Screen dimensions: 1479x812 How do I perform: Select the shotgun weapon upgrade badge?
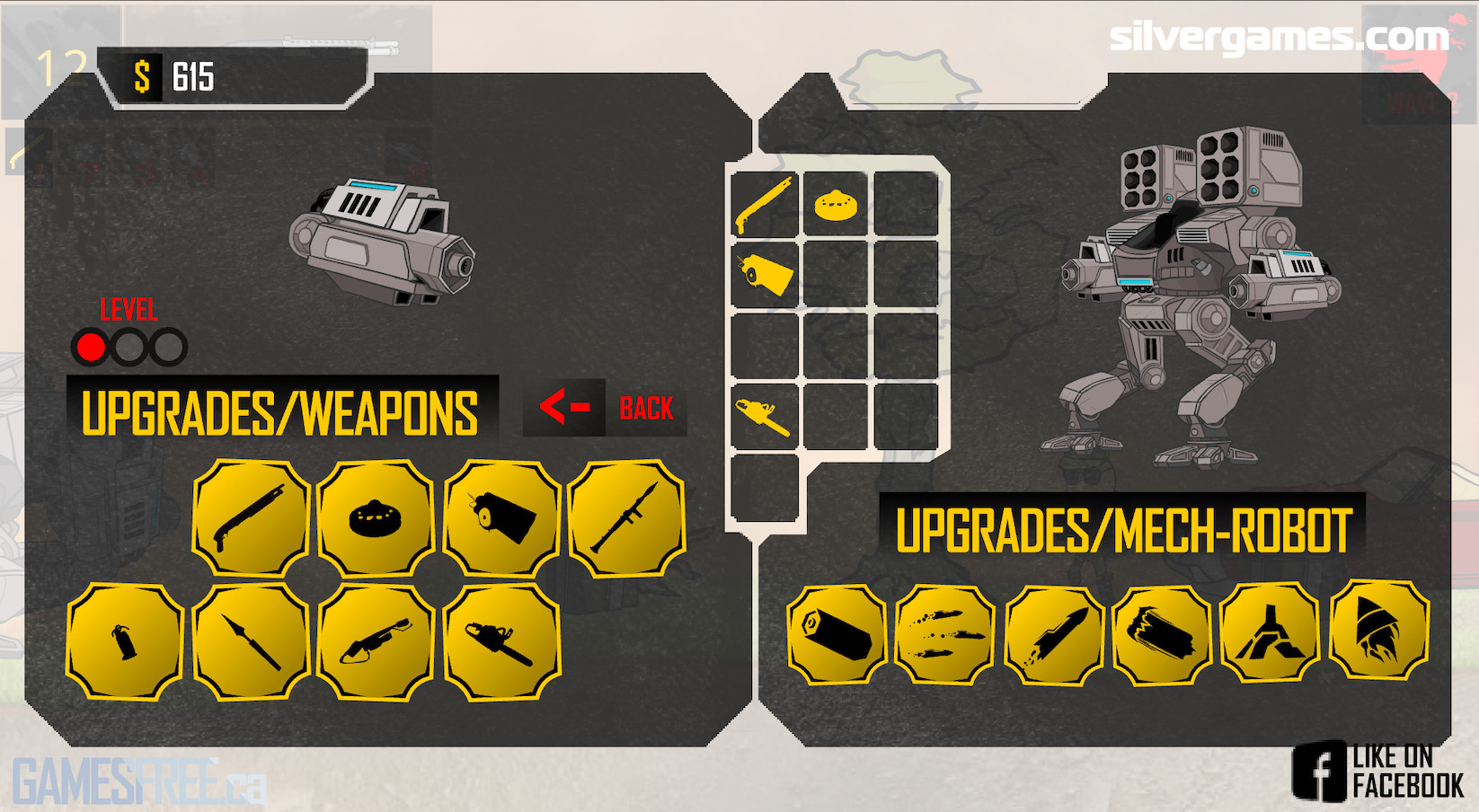(x=252, y=518)
